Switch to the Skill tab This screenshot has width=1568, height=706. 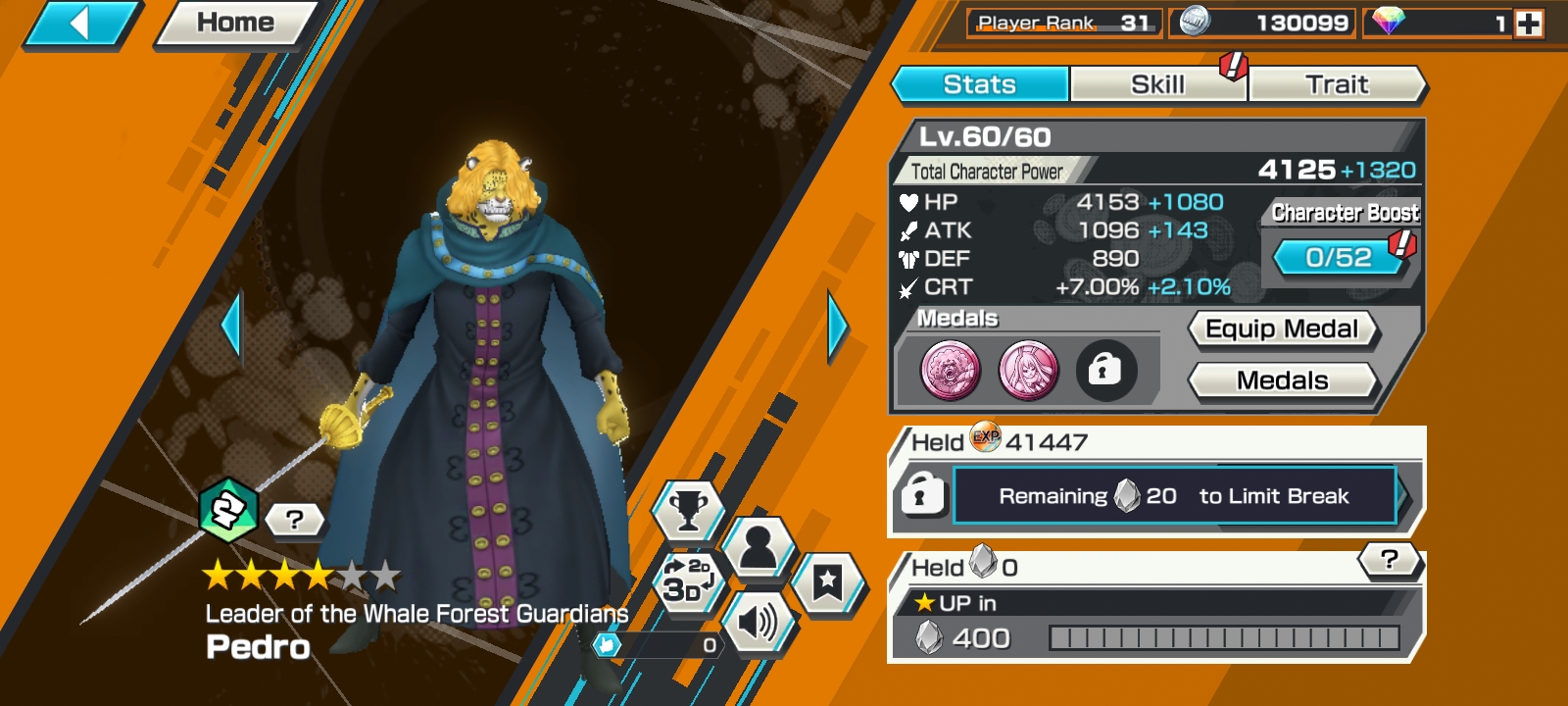pyautogui.click(x=1157, y=84)
